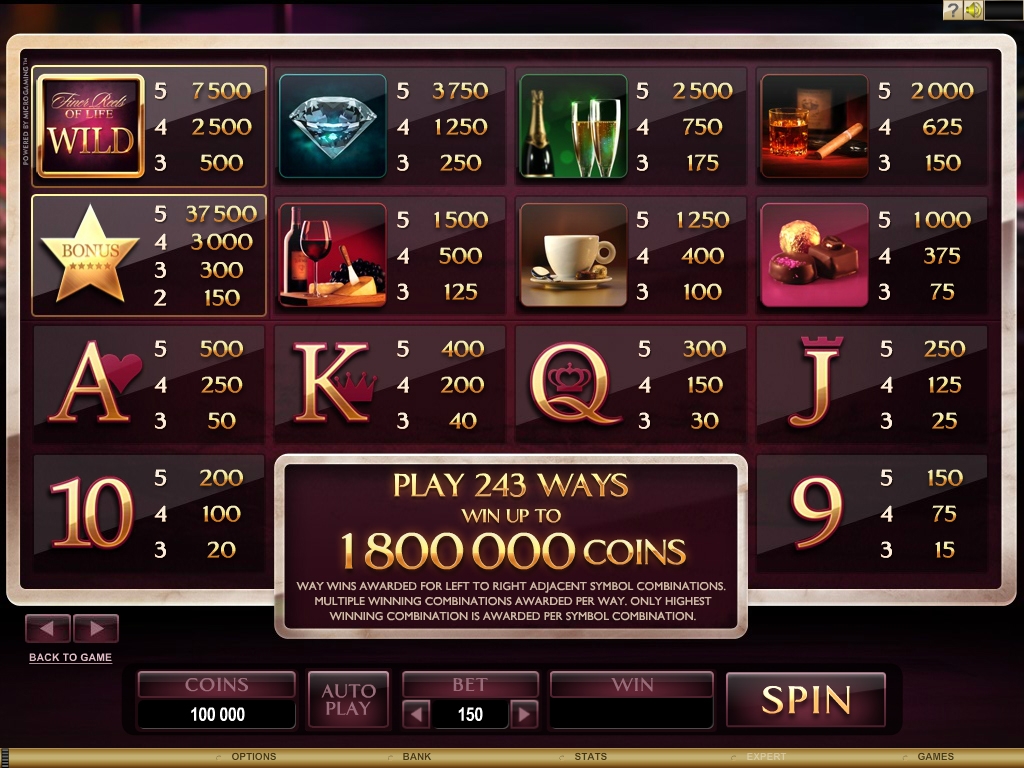Open the Options menu
Viewport: 1024px width, 768px height.
coord(253,757)
